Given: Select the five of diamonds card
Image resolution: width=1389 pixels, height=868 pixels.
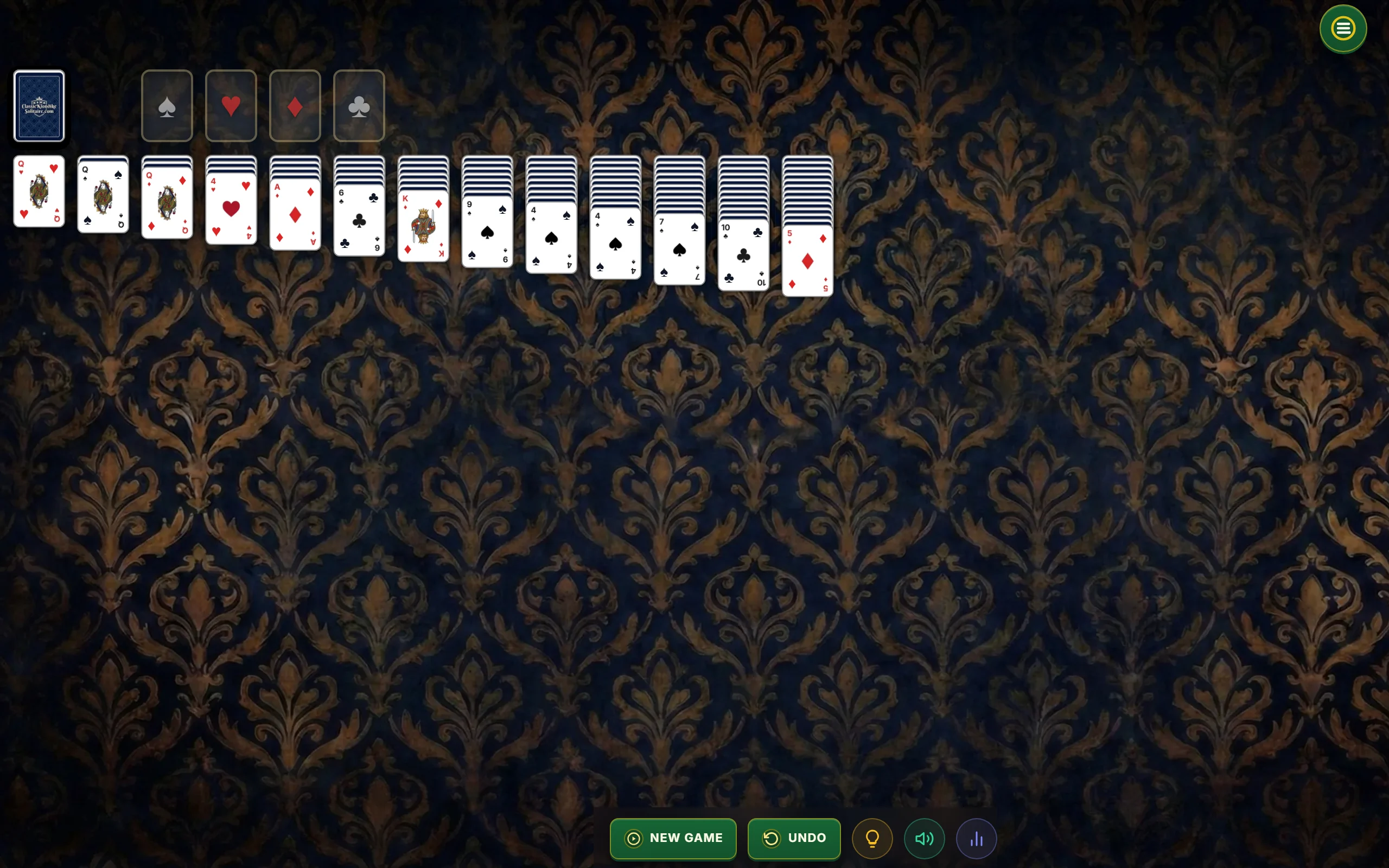Looking at the screenshot, I should (x=807, y=261).
